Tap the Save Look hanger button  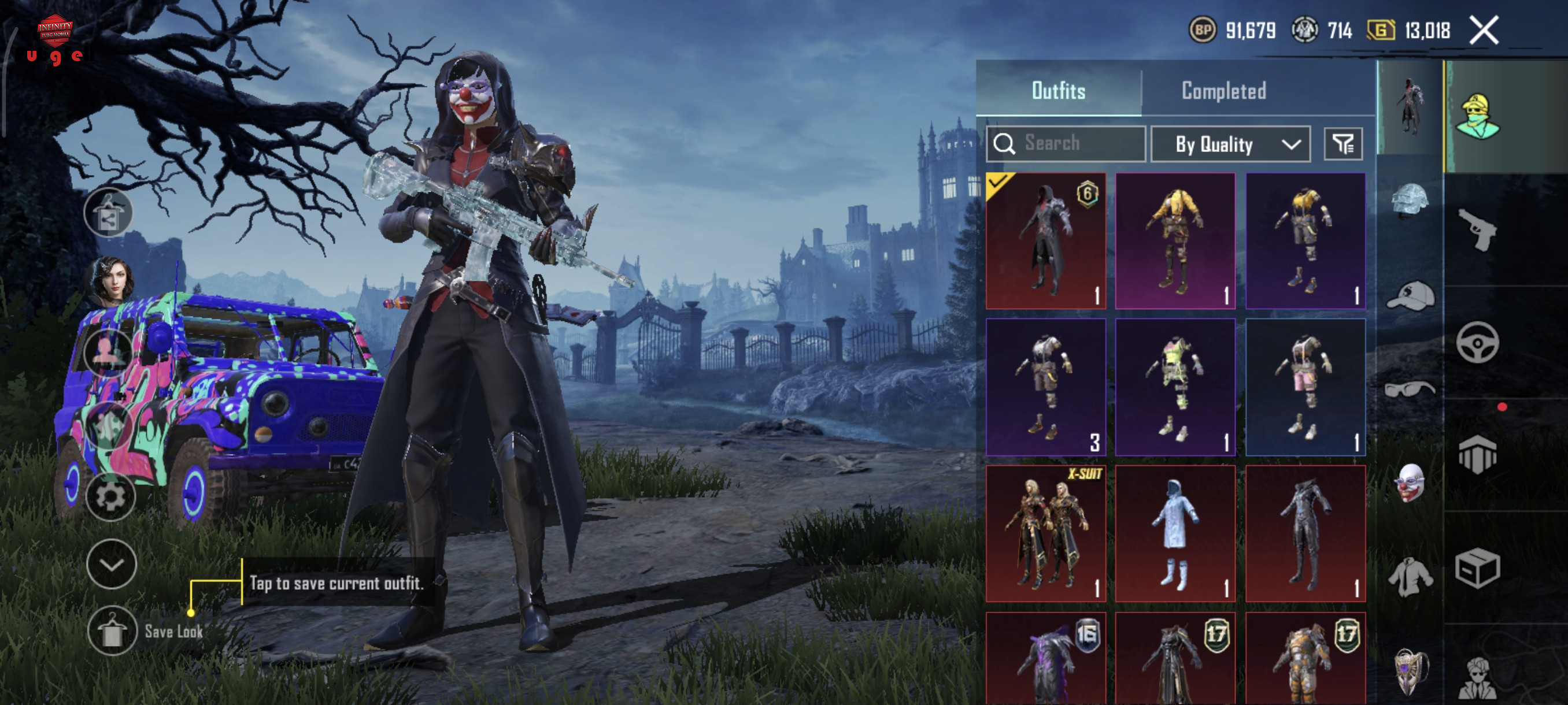click(112, 630)
